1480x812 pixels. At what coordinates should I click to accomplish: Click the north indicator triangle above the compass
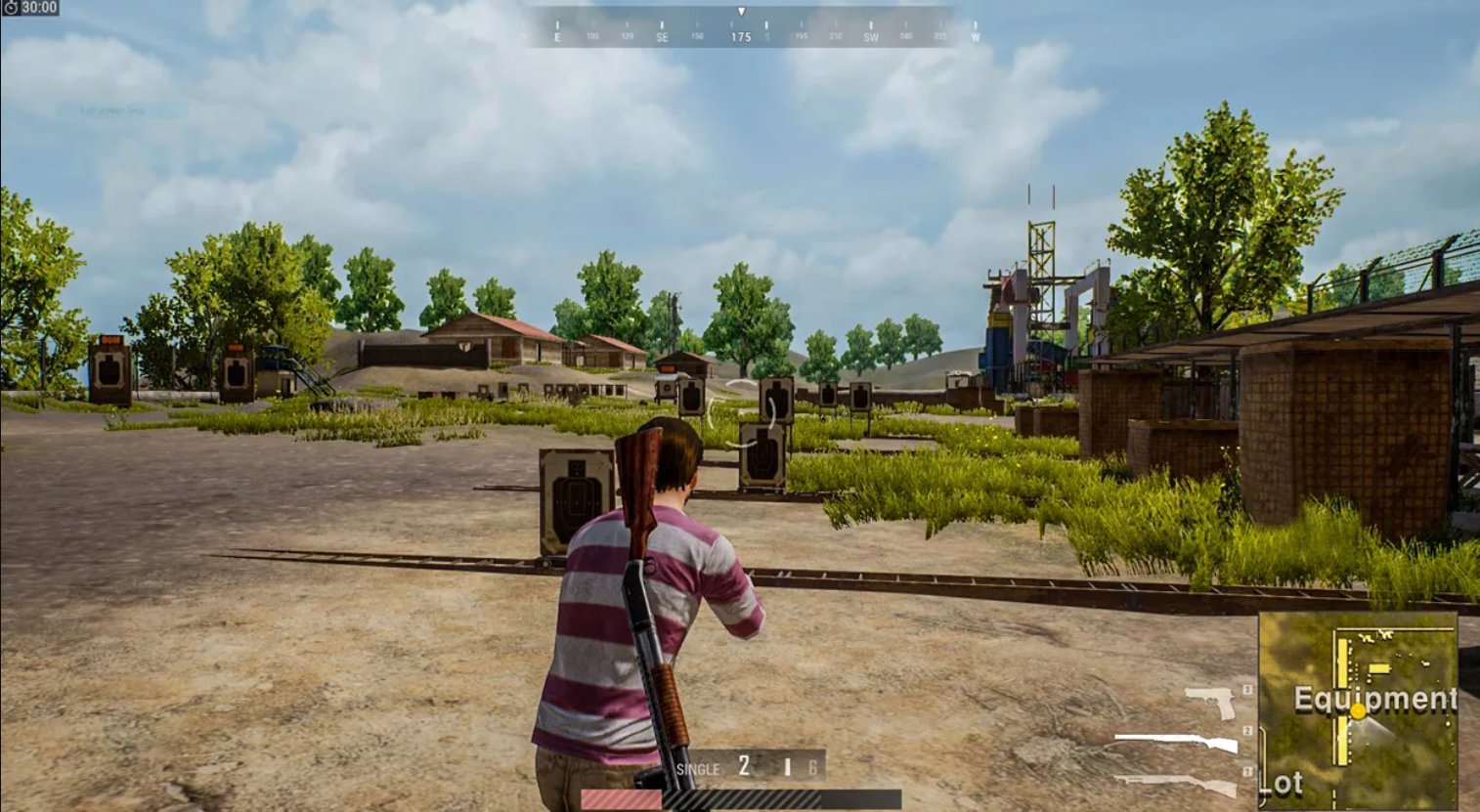pos(742,11)
